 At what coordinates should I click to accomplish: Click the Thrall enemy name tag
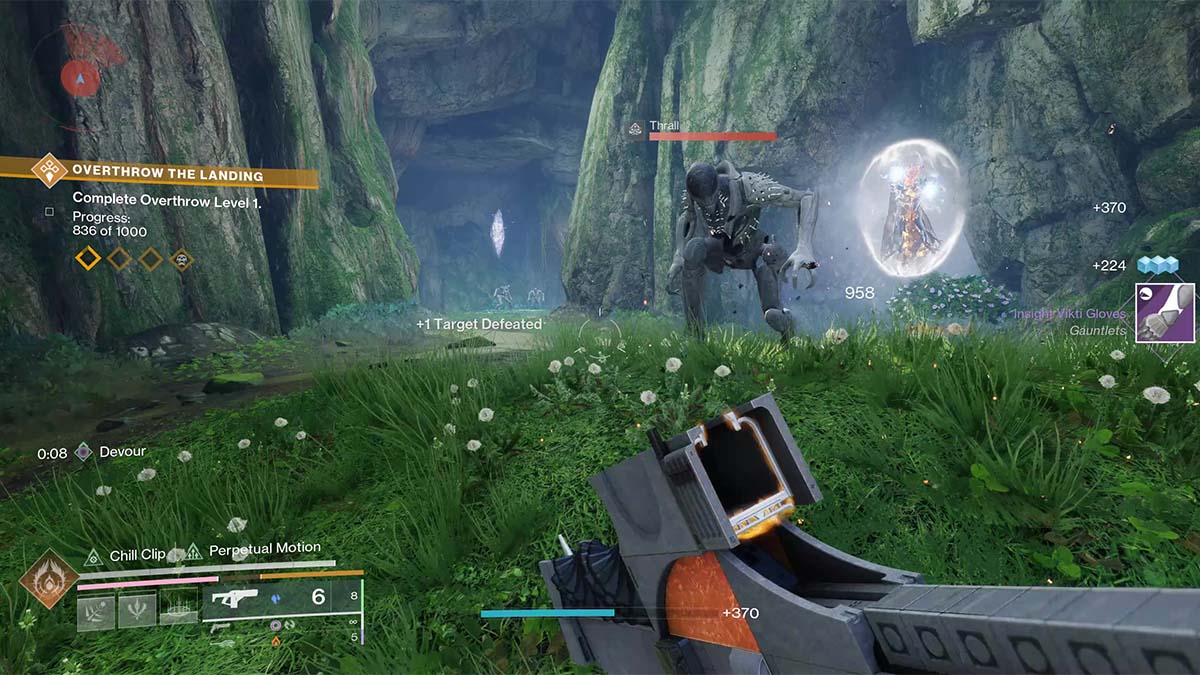coord(664,126)
